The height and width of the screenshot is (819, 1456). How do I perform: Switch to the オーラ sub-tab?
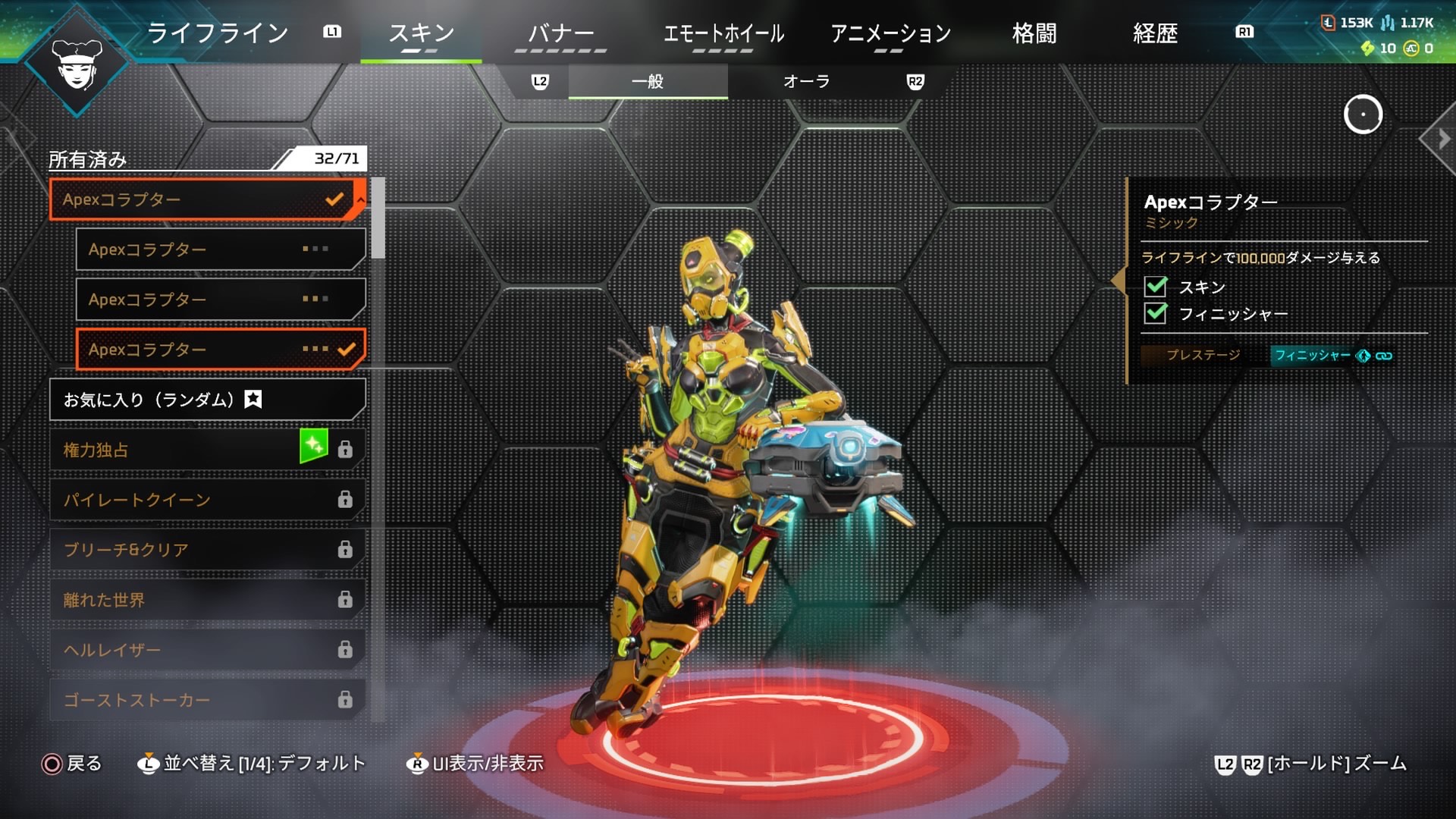[x=806, y=82]
